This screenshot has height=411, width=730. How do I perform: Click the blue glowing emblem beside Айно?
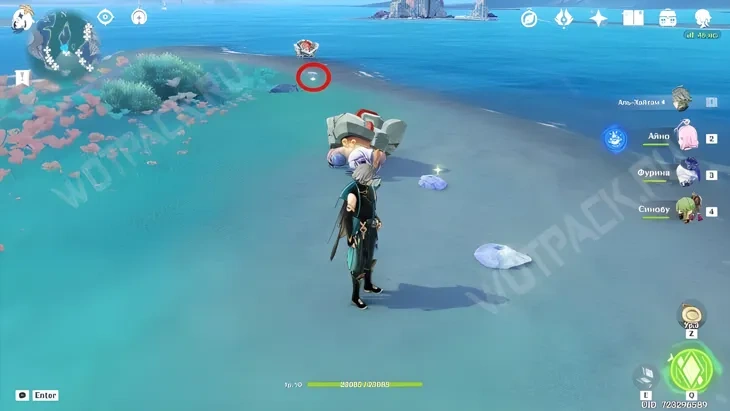click(615, 139)
